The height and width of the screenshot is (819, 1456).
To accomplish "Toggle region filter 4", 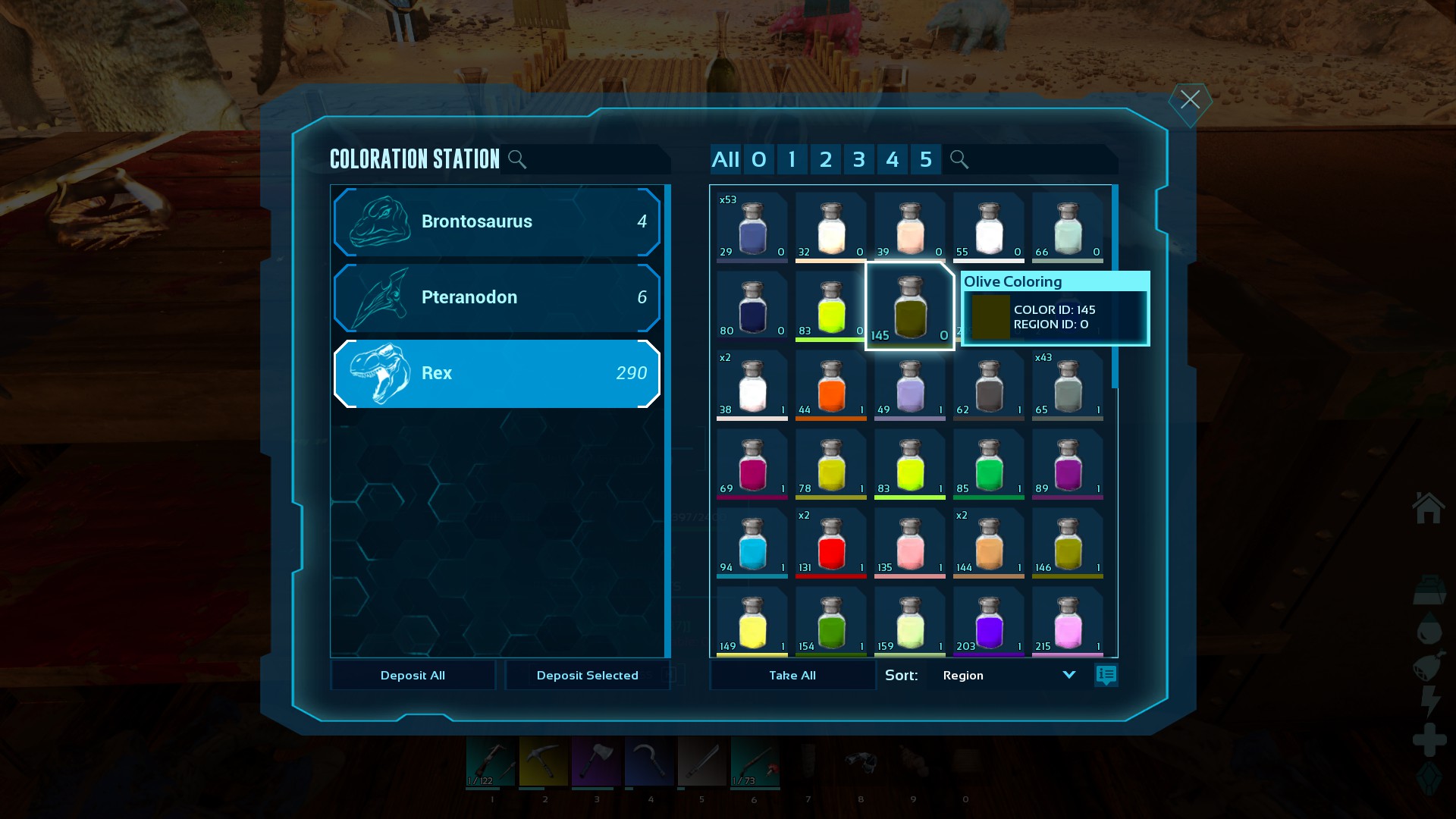I will (893, 159).
